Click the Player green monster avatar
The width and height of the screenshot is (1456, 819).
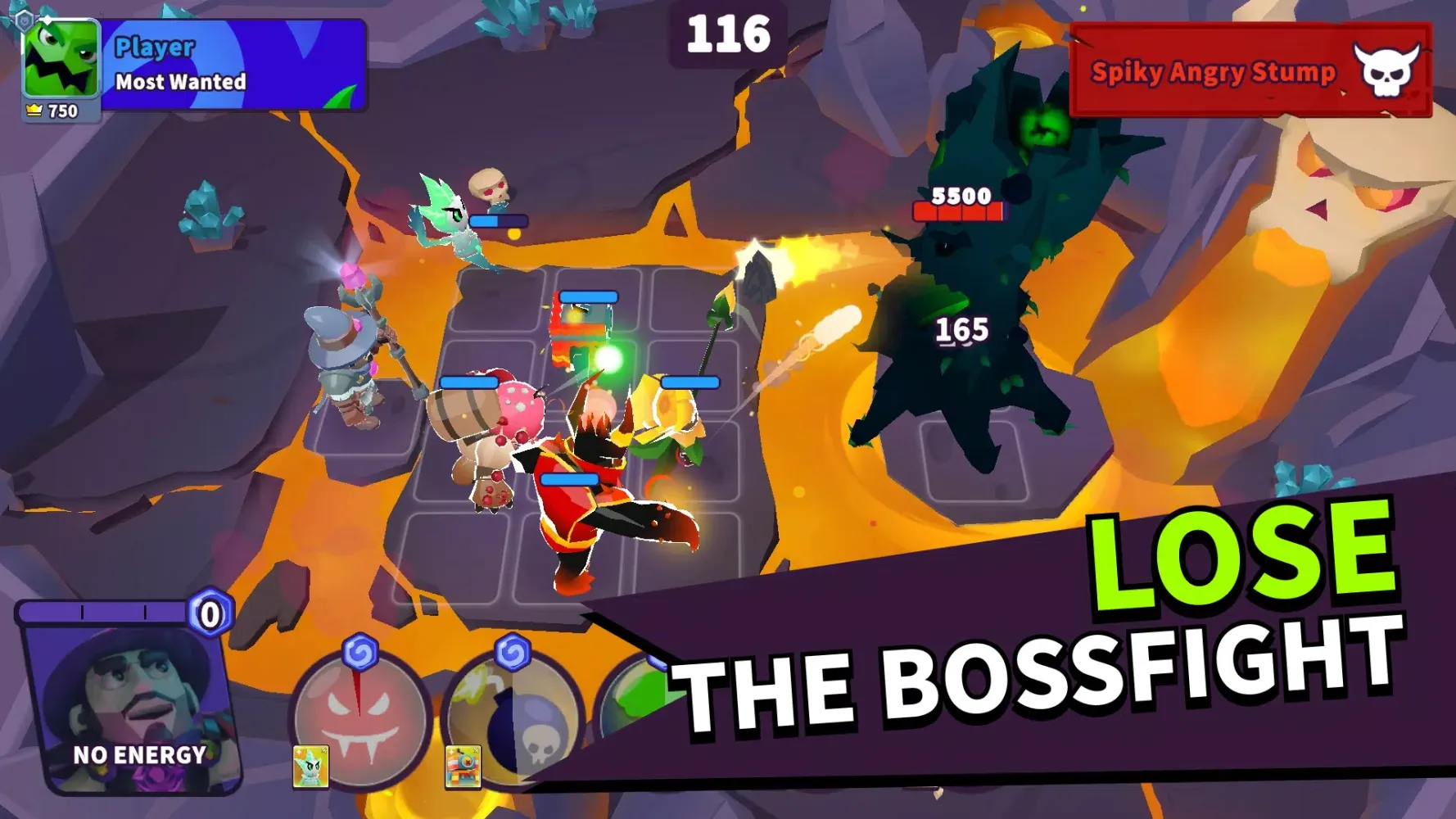coord(60,59)
